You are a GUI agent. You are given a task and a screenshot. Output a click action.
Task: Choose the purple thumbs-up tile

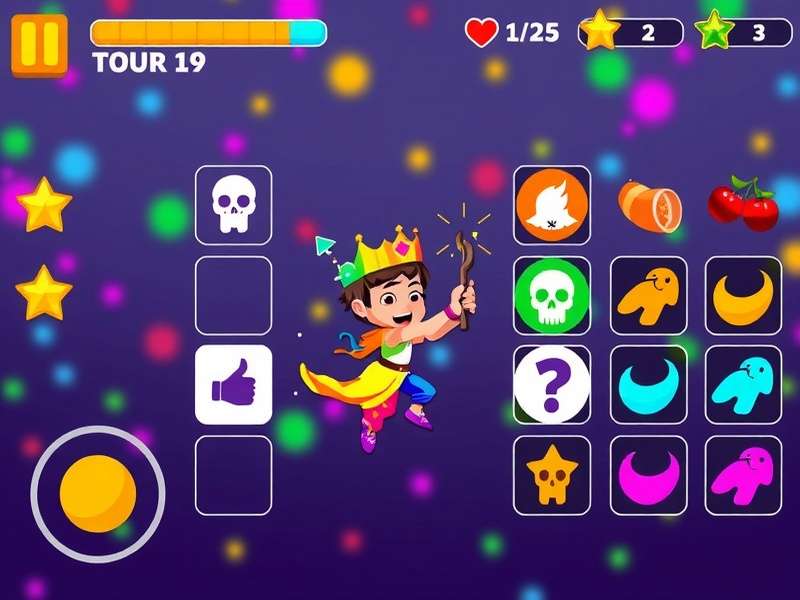coord(234,385)
